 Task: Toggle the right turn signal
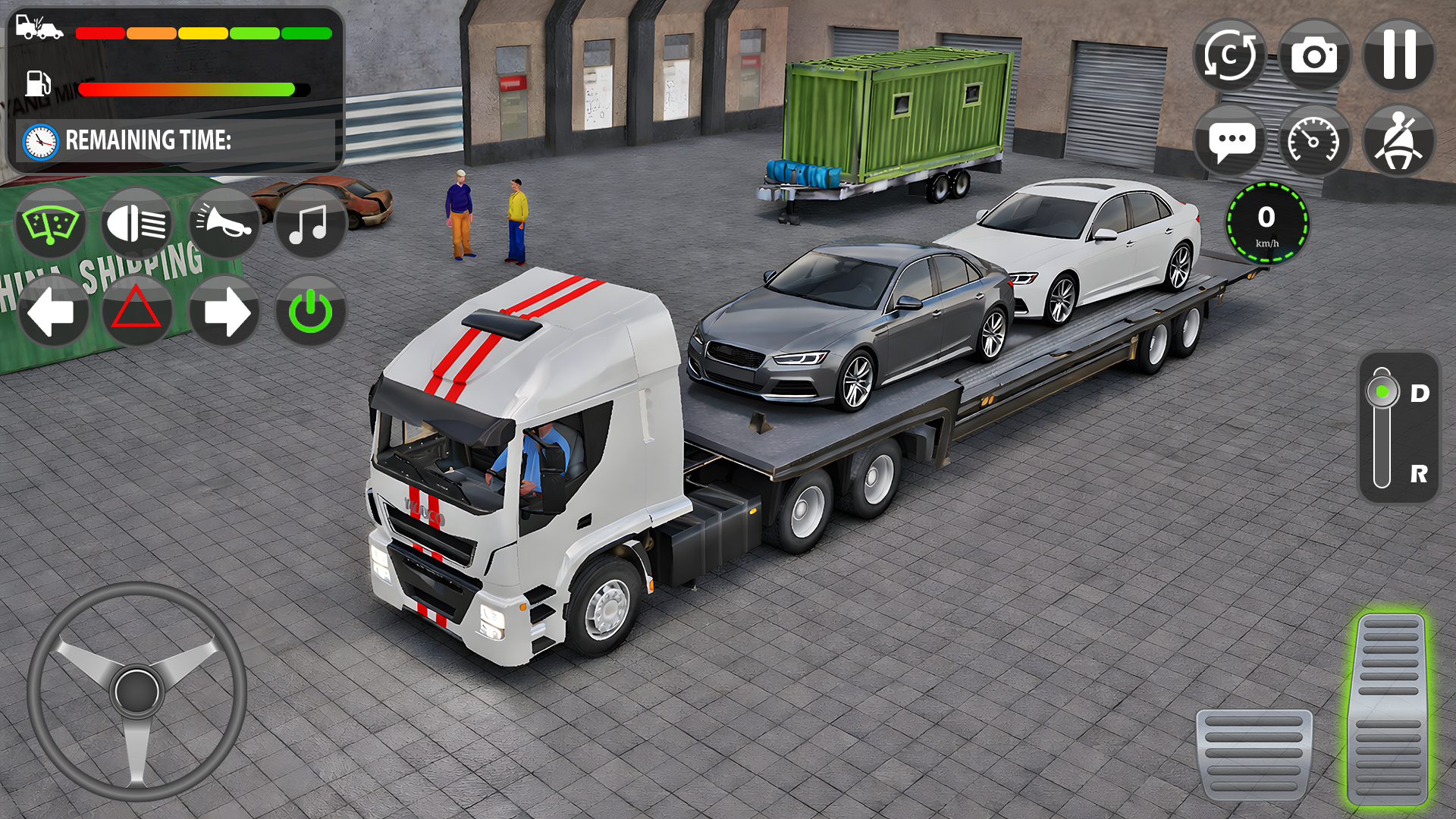[224, 310]
